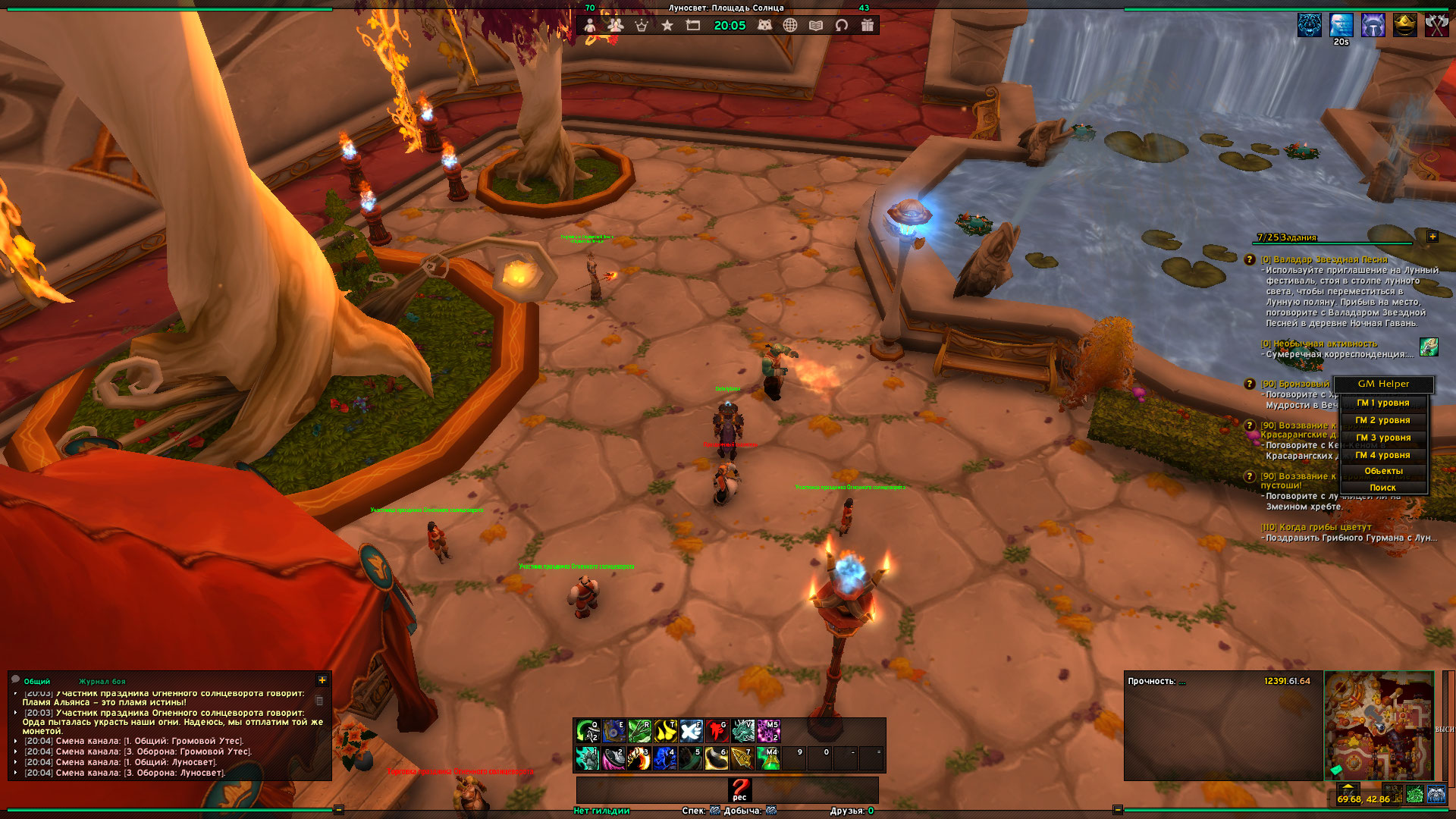Click the red question mark 'рес' button
Screen dimensions: 1456x819
(x=739, y=789)
